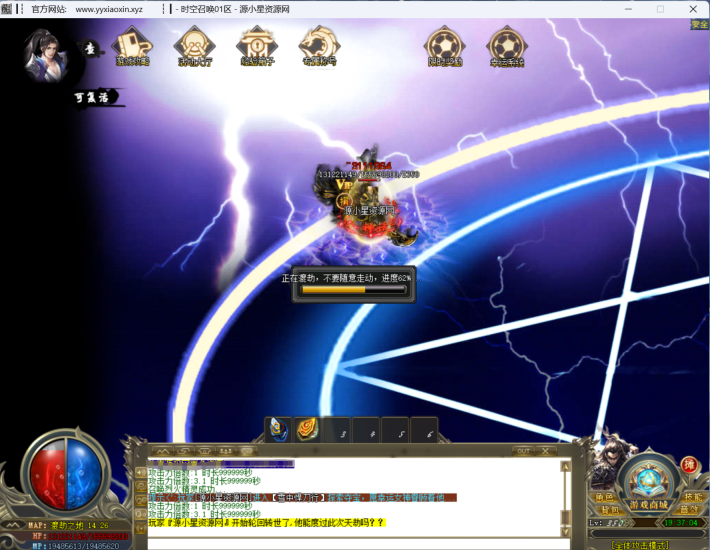Open the 背包 bag inventory
This screenshot has width=710, height=550.
[x=603, y=510]
